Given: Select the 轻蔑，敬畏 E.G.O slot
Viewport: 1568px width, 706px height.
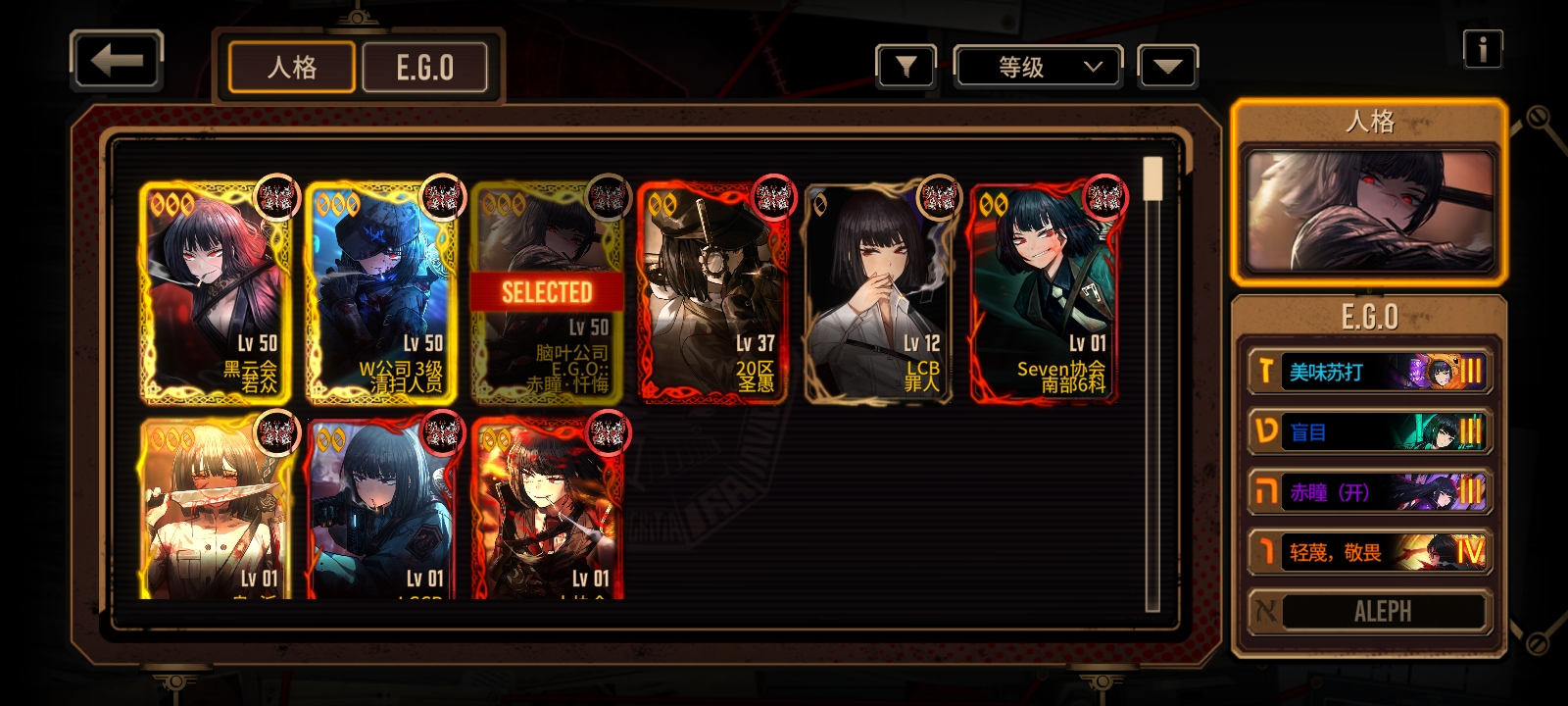Looking at the screenshot, I should 1369,551.
